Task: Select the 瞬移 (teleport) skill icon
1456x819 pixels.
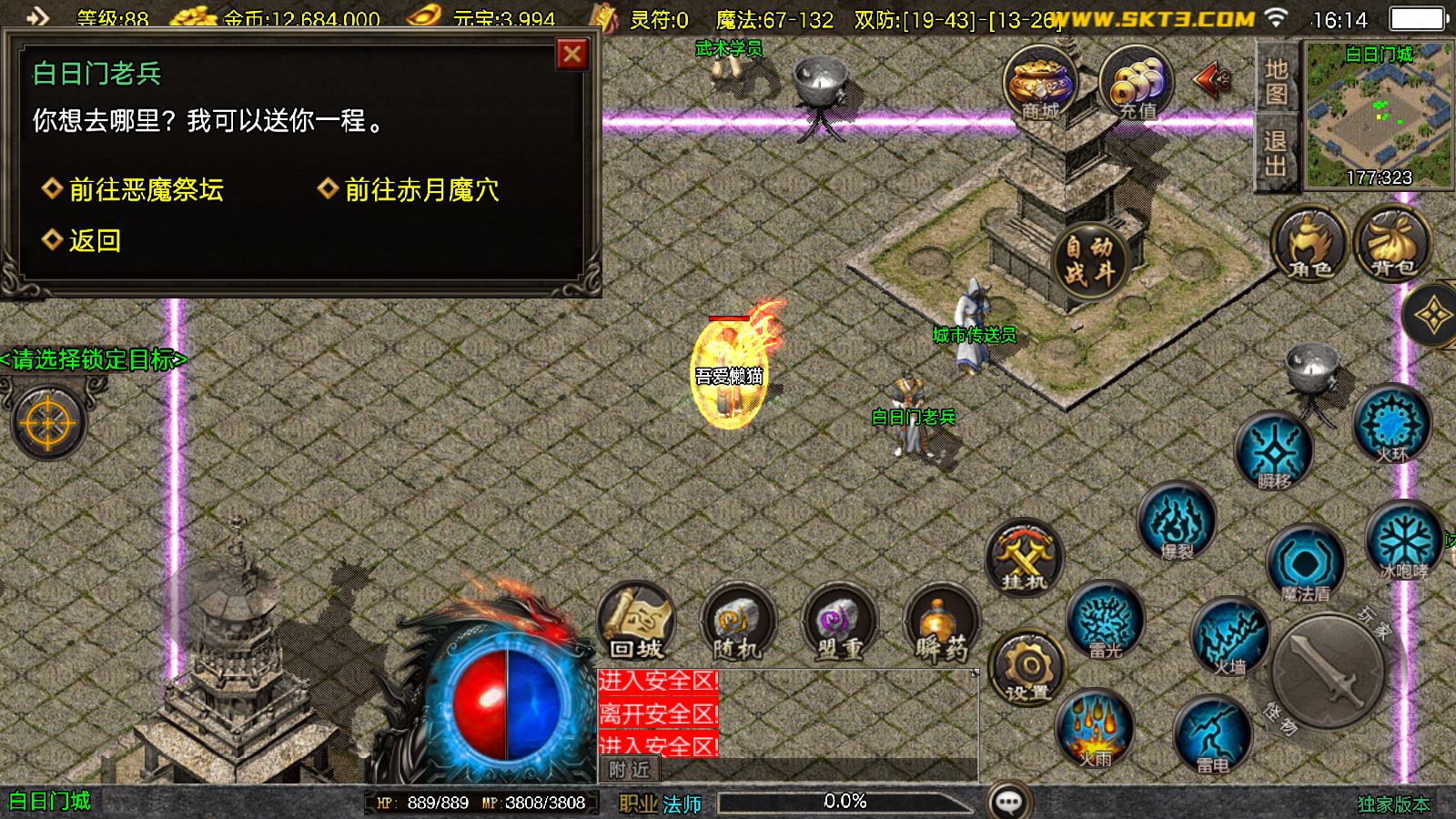Action: pyautogui.click(x=1277, y=452)
